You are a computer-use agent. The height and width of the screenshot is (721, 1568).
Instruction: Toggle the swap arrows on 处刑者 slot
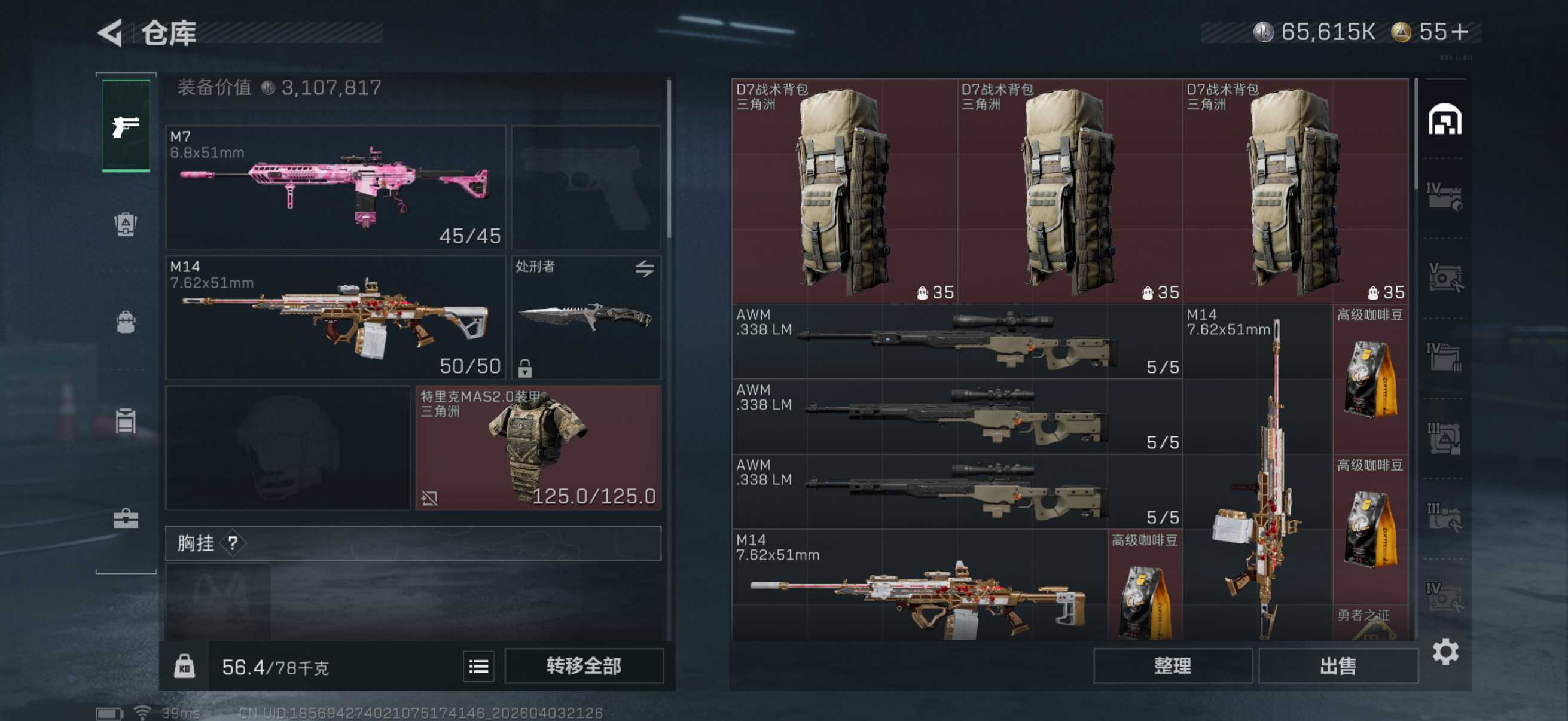[x=645, y=268]
